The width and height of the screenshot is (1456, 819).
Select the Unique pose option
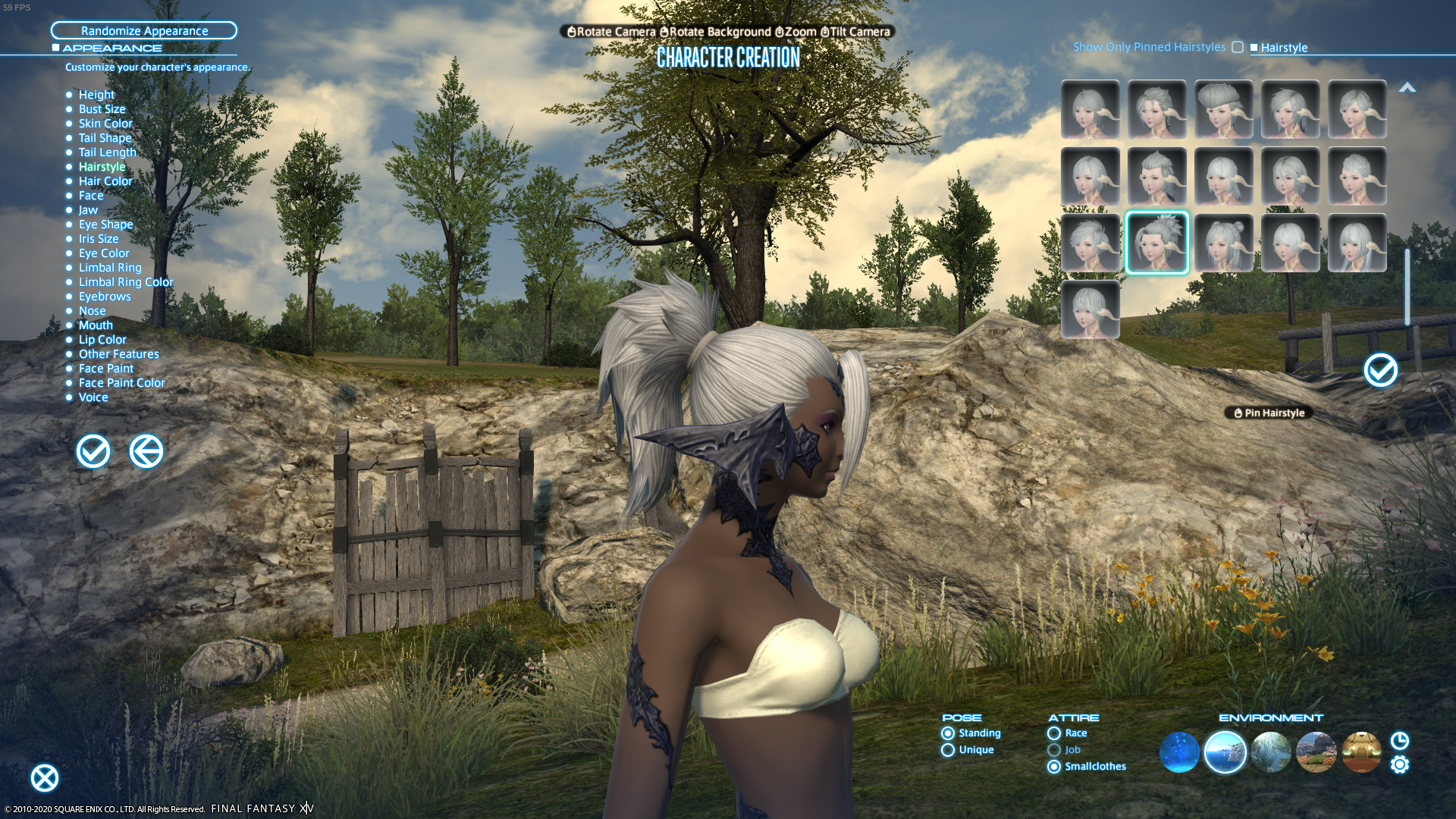pos(947,749)
